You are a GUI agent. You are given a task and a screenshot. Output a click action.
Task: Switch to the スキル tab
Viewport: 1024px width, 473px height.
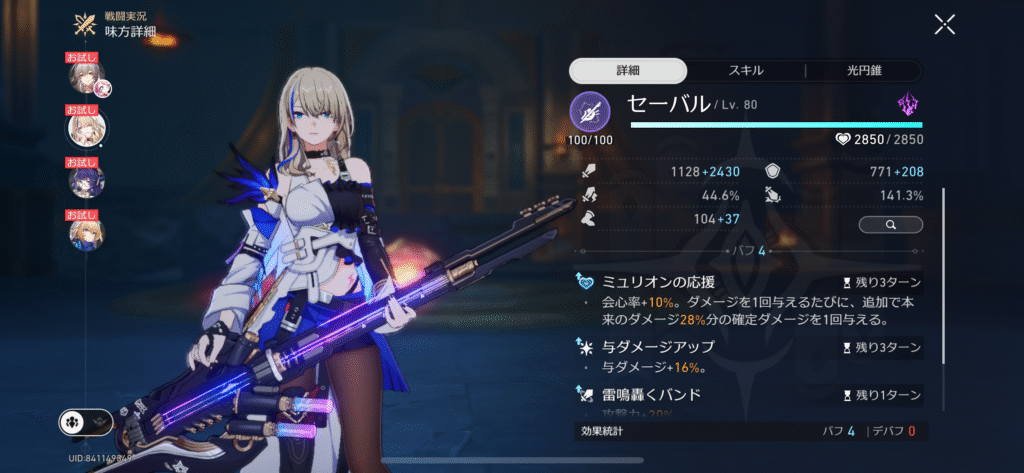pyautogui.click(x=745, y=71)
